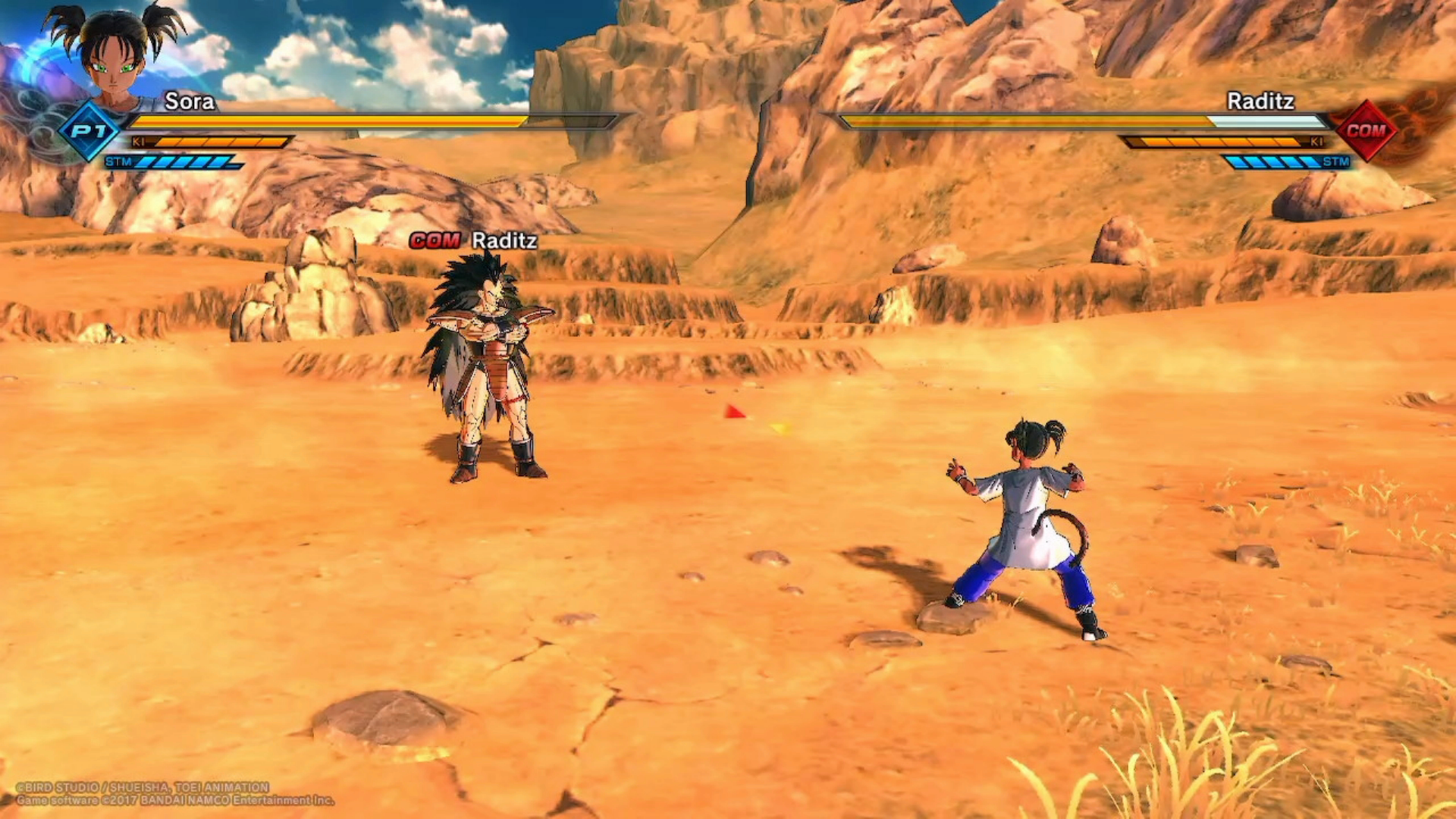Select the blue P1 diamond badge

[x=90, y=131]
